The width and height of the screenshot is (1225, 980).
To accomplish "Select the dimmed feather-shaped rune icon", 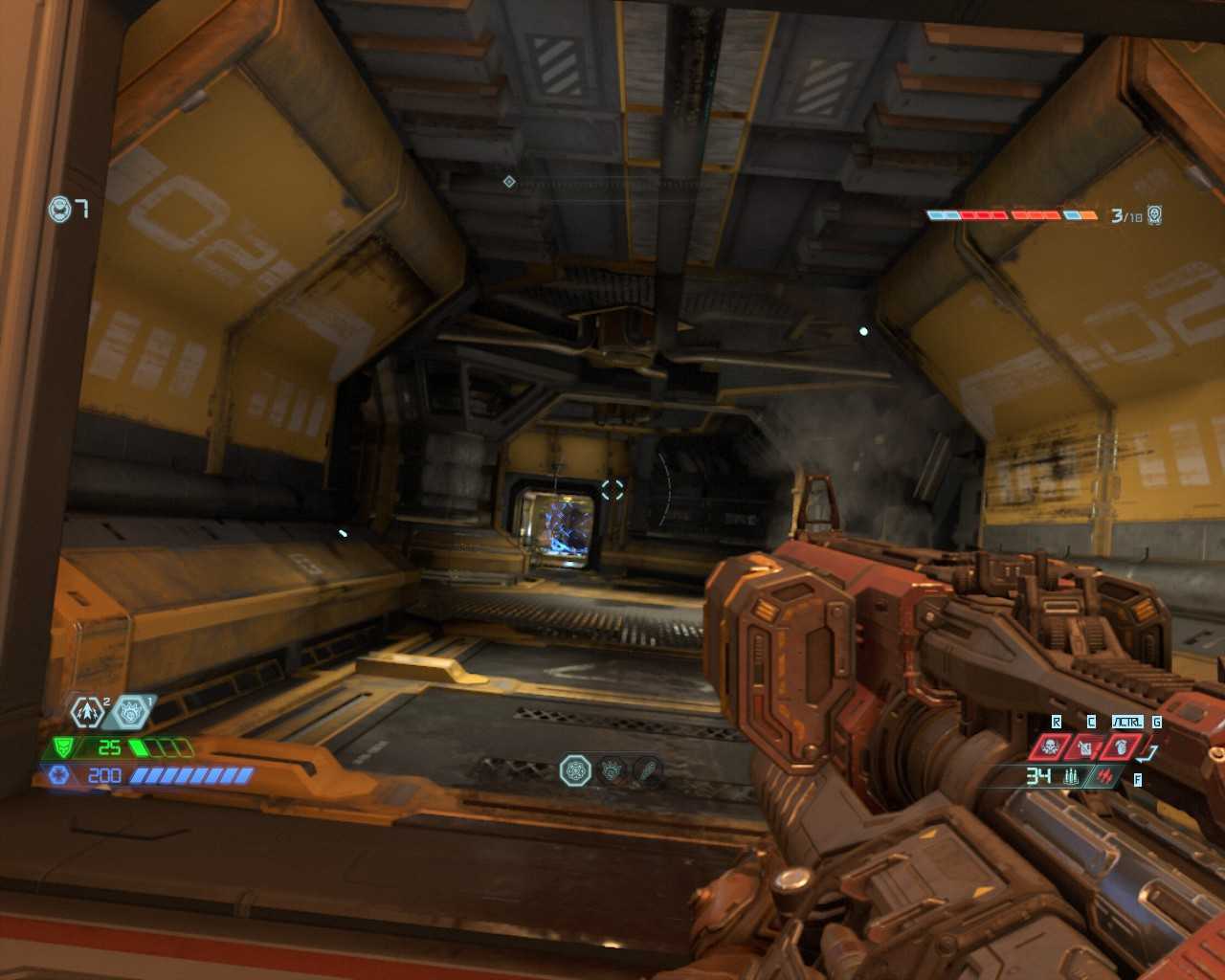I will pyautogui.click(x=648, y=768).
